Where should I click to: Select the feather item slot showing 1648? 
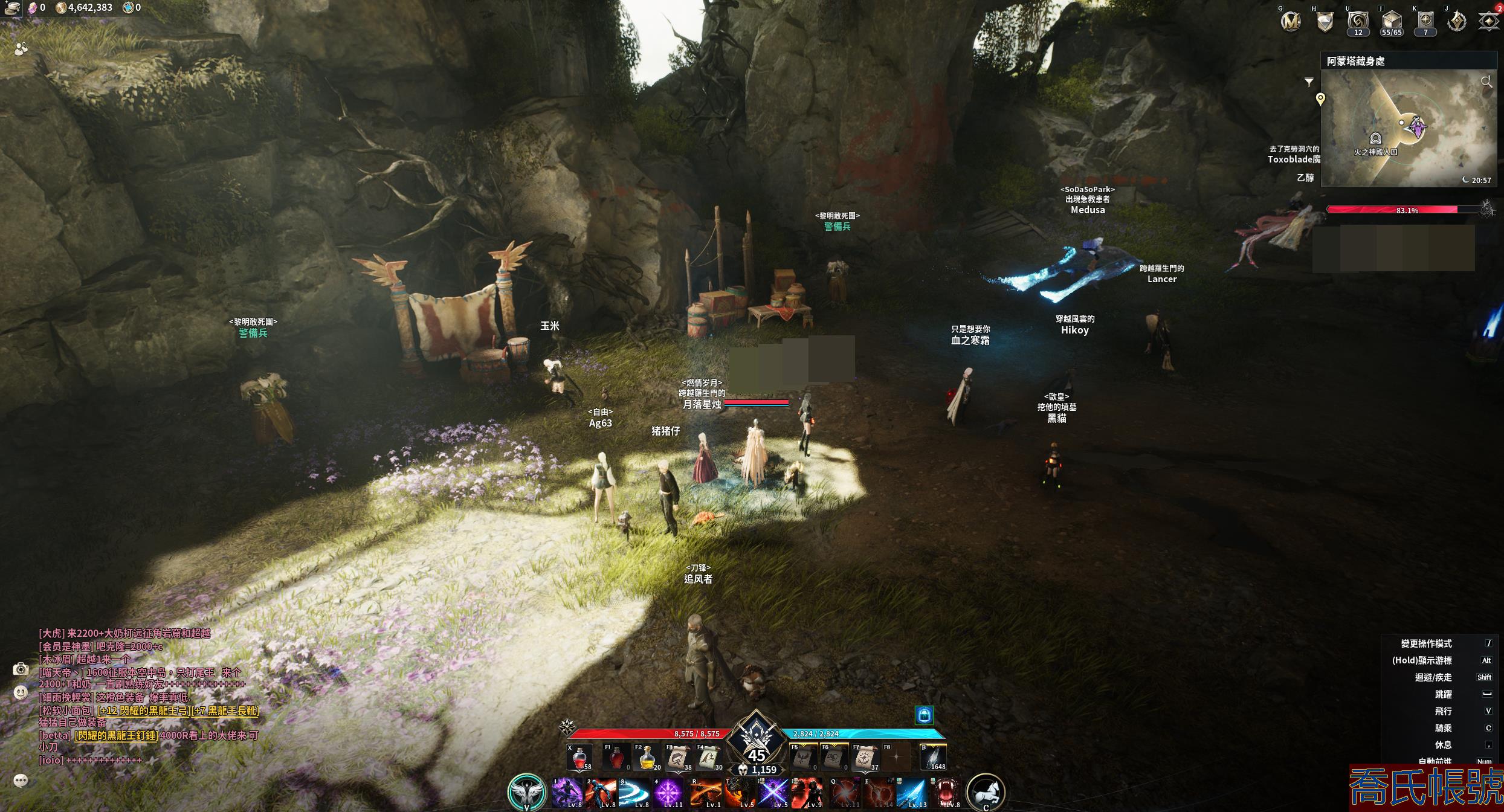click(933, 758)
